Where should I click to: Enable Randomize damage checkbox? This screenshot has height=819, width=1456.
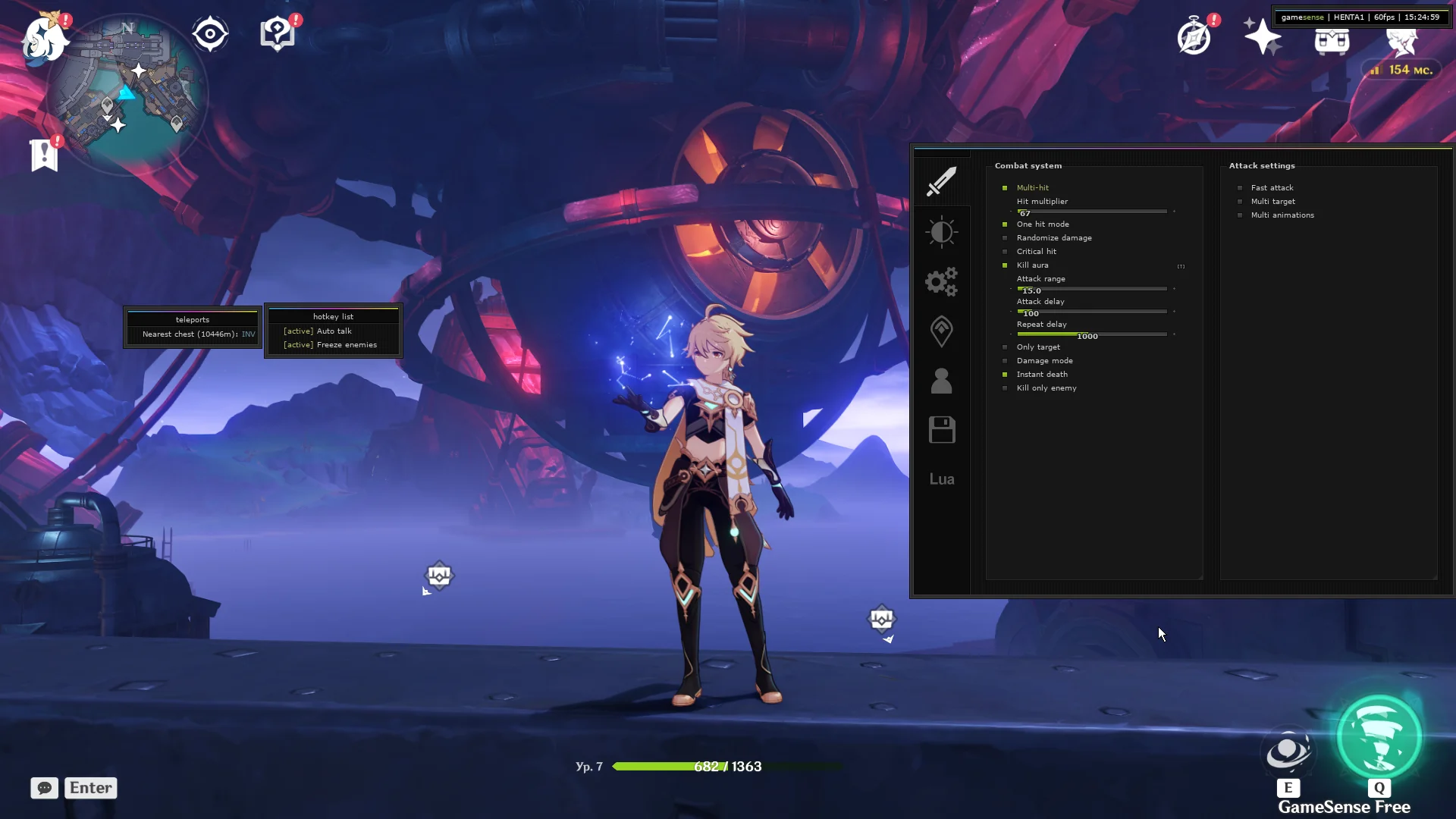[1005, 238]
